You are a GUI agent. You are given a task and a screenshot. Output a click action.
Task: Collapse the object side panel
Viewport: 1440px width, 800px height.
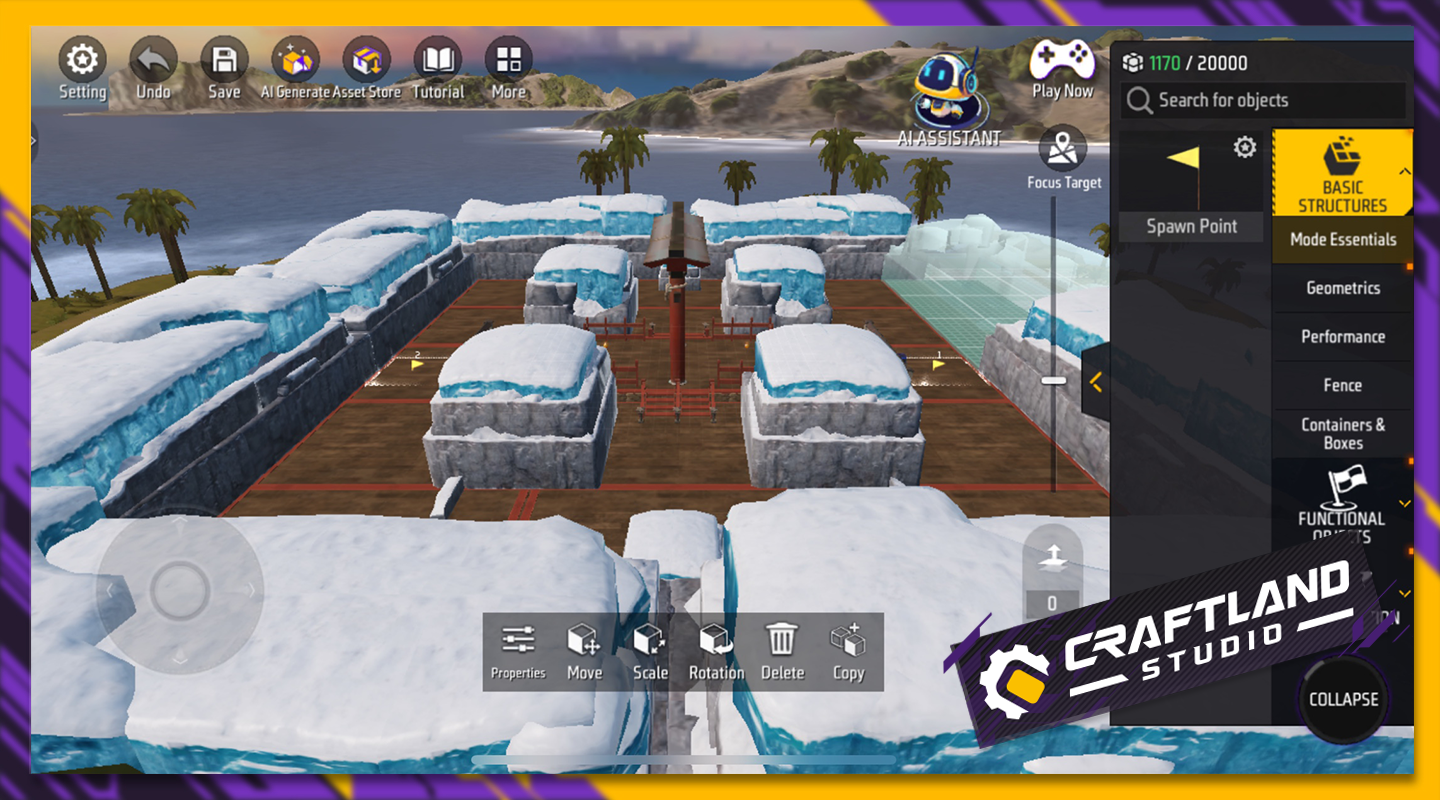(1343, 699)
